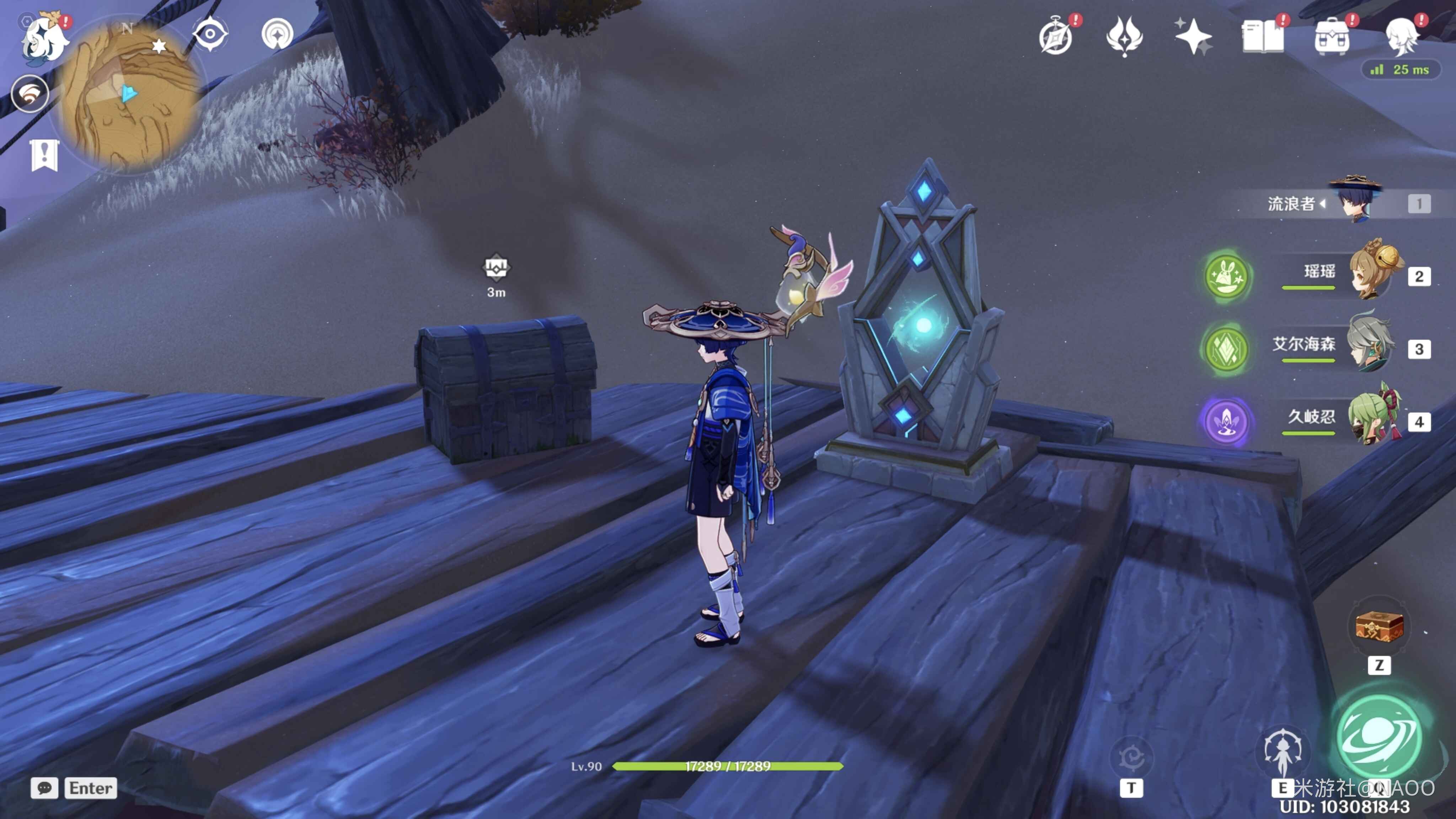Image resolution: width=1456 pixels, height=819 pixels.
Task: Toggle elemental sight eye icon
Action: point(210,34)
